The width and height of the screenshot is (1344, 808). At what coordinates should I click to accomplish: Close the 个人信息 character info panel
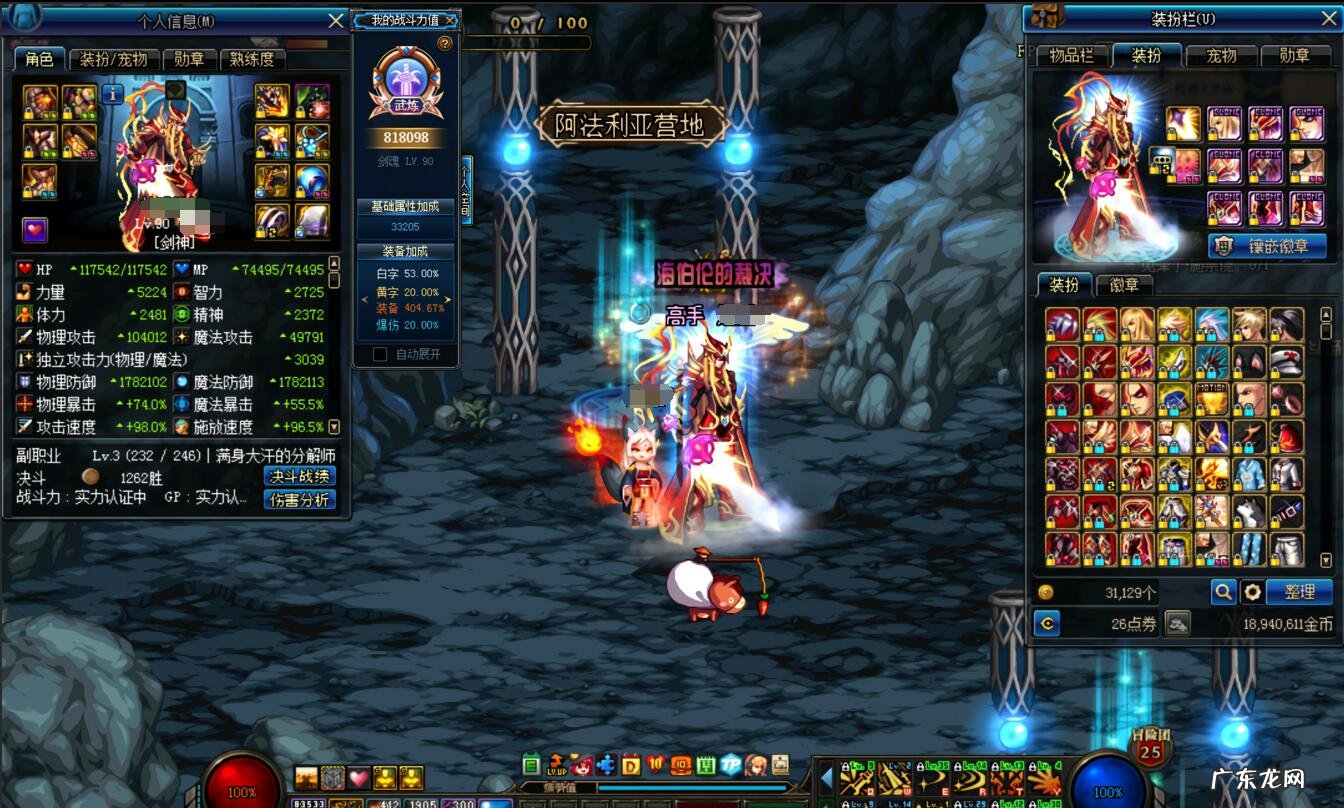pyautogui.click(x=336, y=20)
